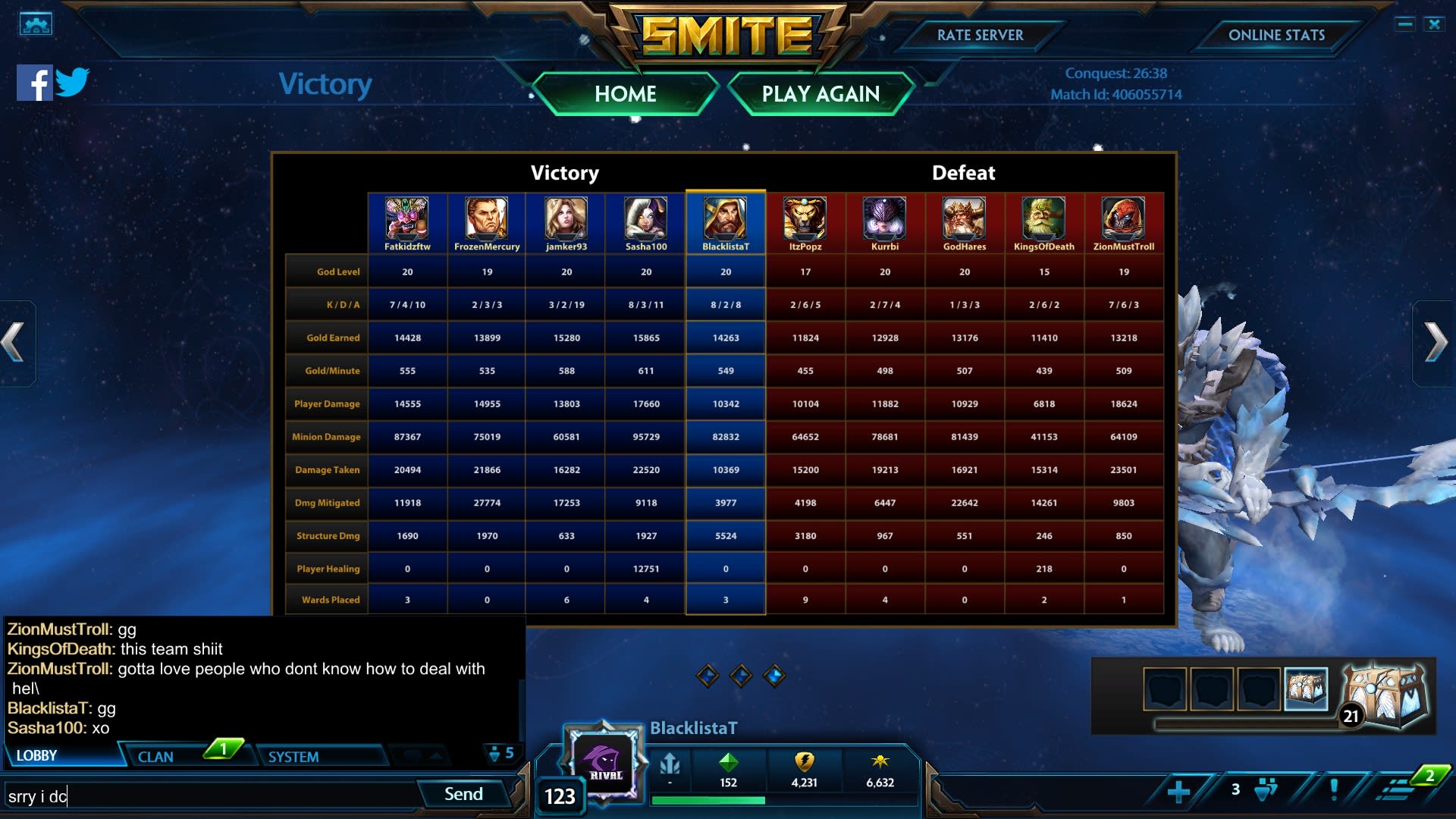This screenshot has height=819, width=1456.
Task: Share the result on Twitter
Action: [x=72, y=82]
